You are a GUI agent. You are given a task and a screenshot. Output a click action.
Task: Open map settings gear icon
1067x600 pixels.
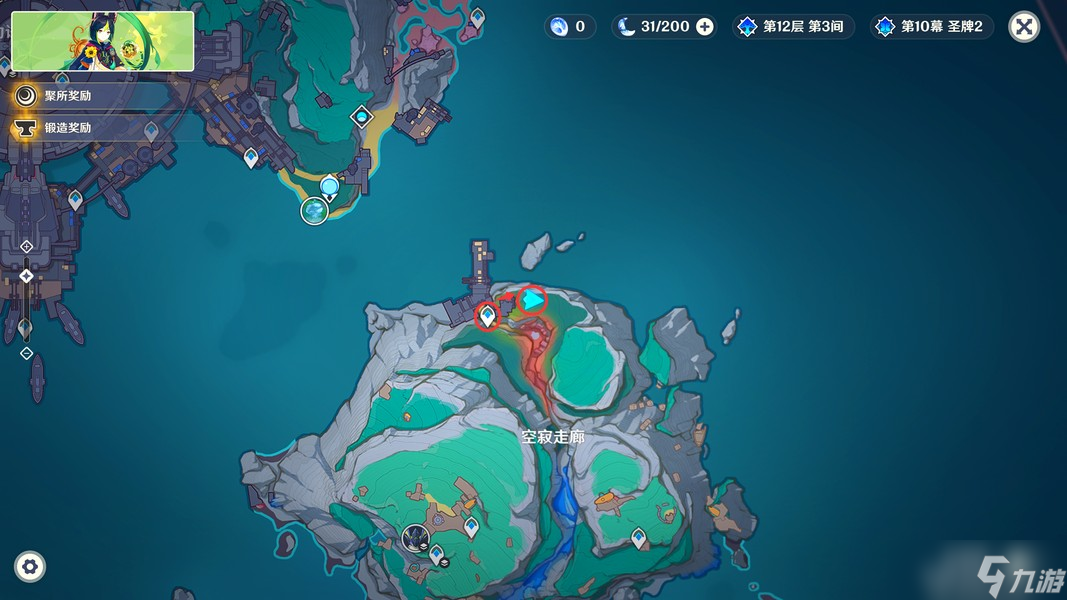click(x=30, y=567)
